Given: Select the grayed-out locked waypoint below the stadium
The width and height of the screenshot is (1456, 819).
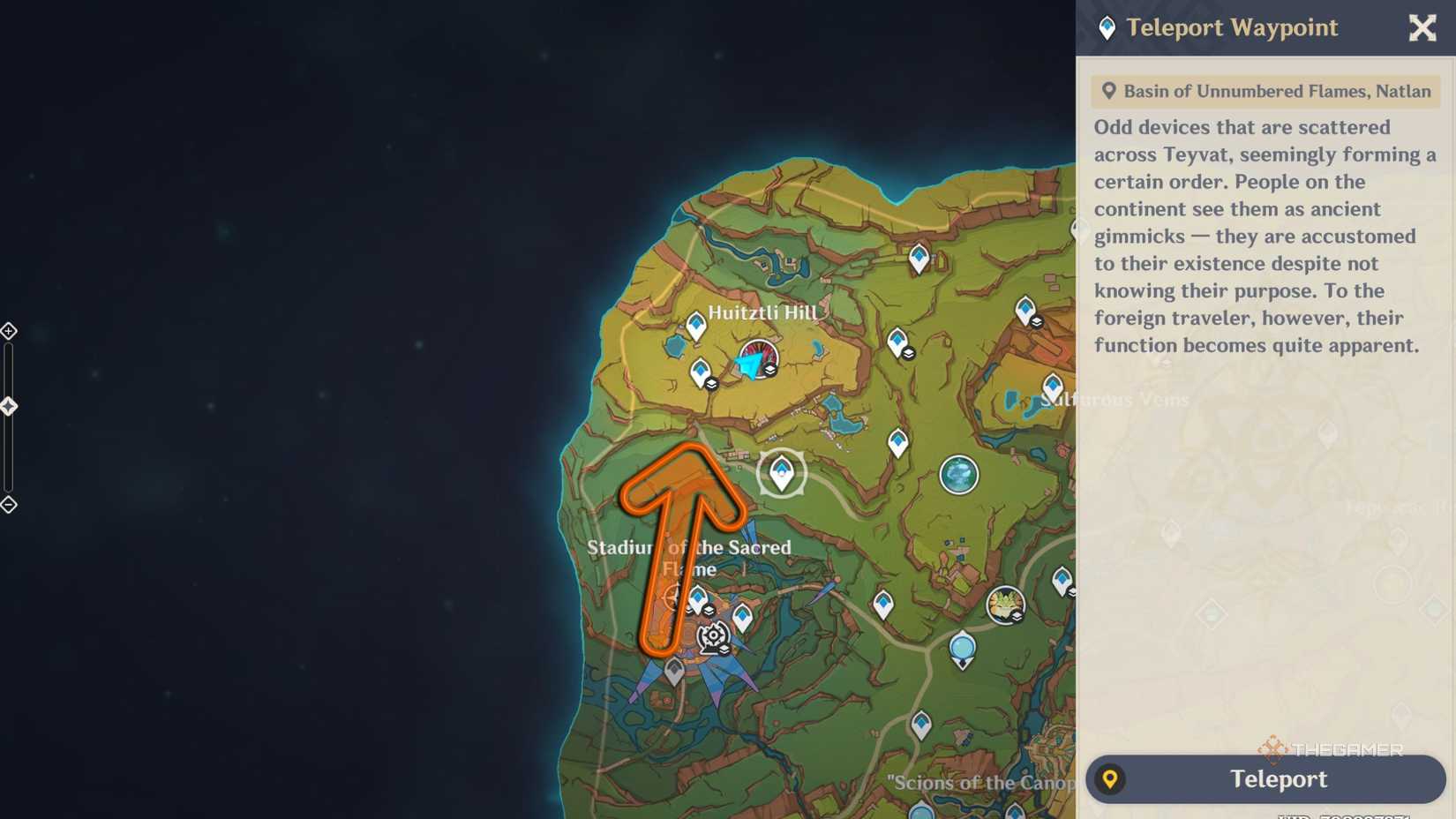Looking at the screenshot, I should [x=674, y=669].
